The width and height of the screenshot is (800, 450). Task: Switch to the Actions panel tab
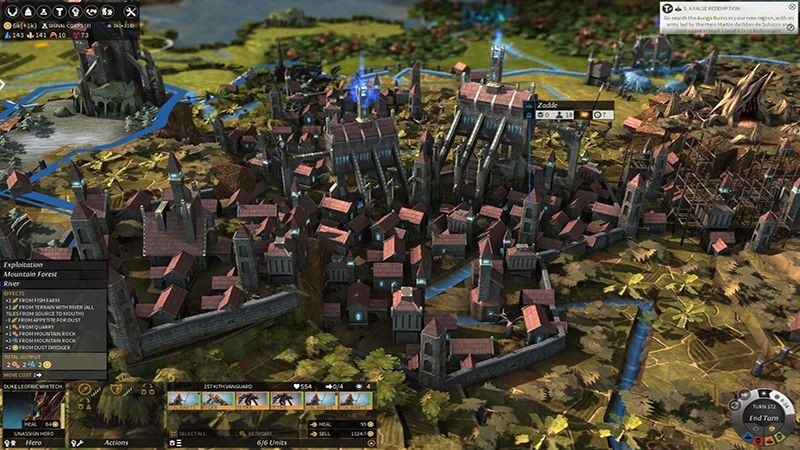pyautogui.click(x=116, y=441)
